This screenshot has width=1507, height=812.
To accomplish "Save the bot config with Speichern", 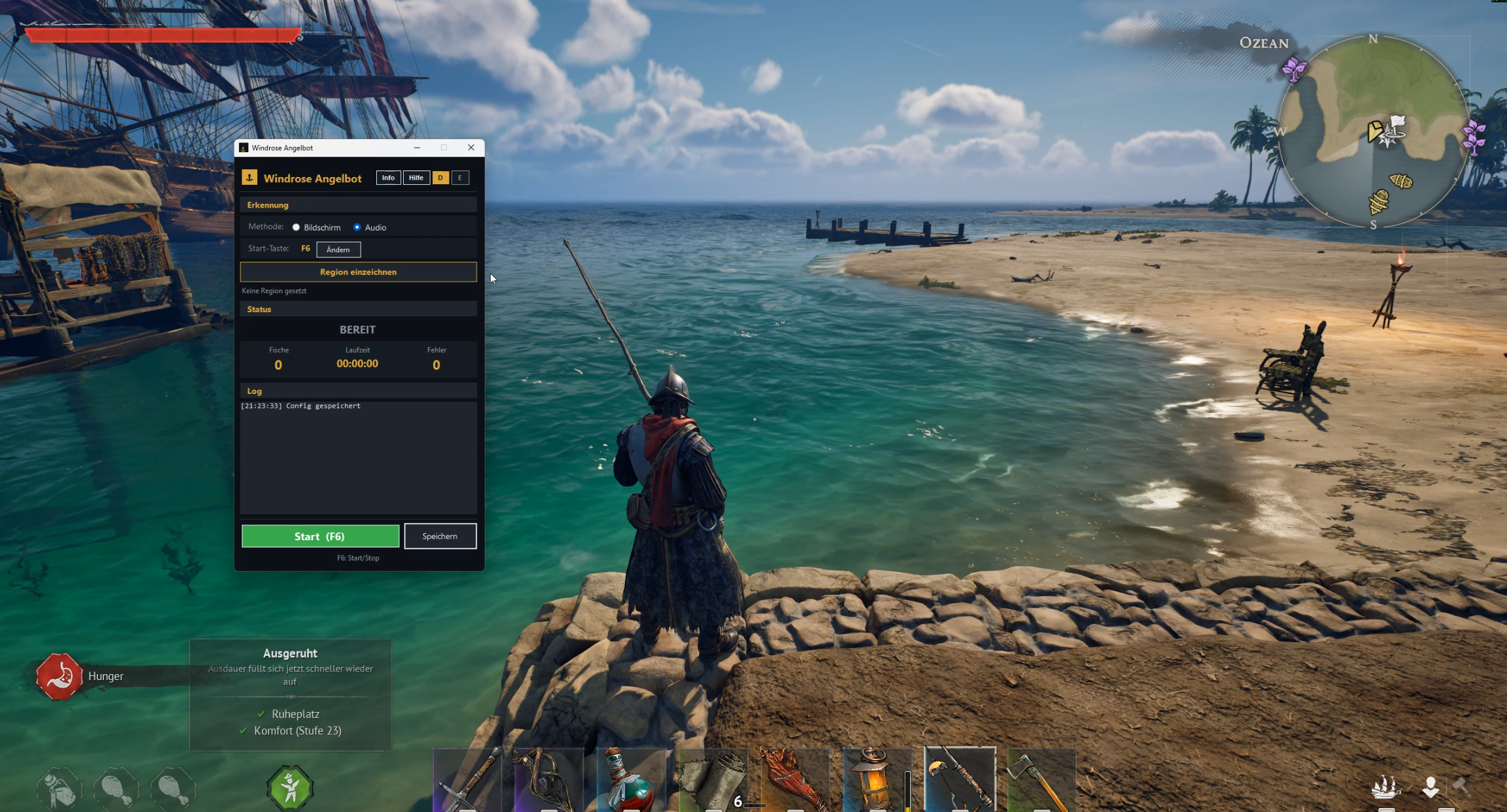I will click(440, 536).
